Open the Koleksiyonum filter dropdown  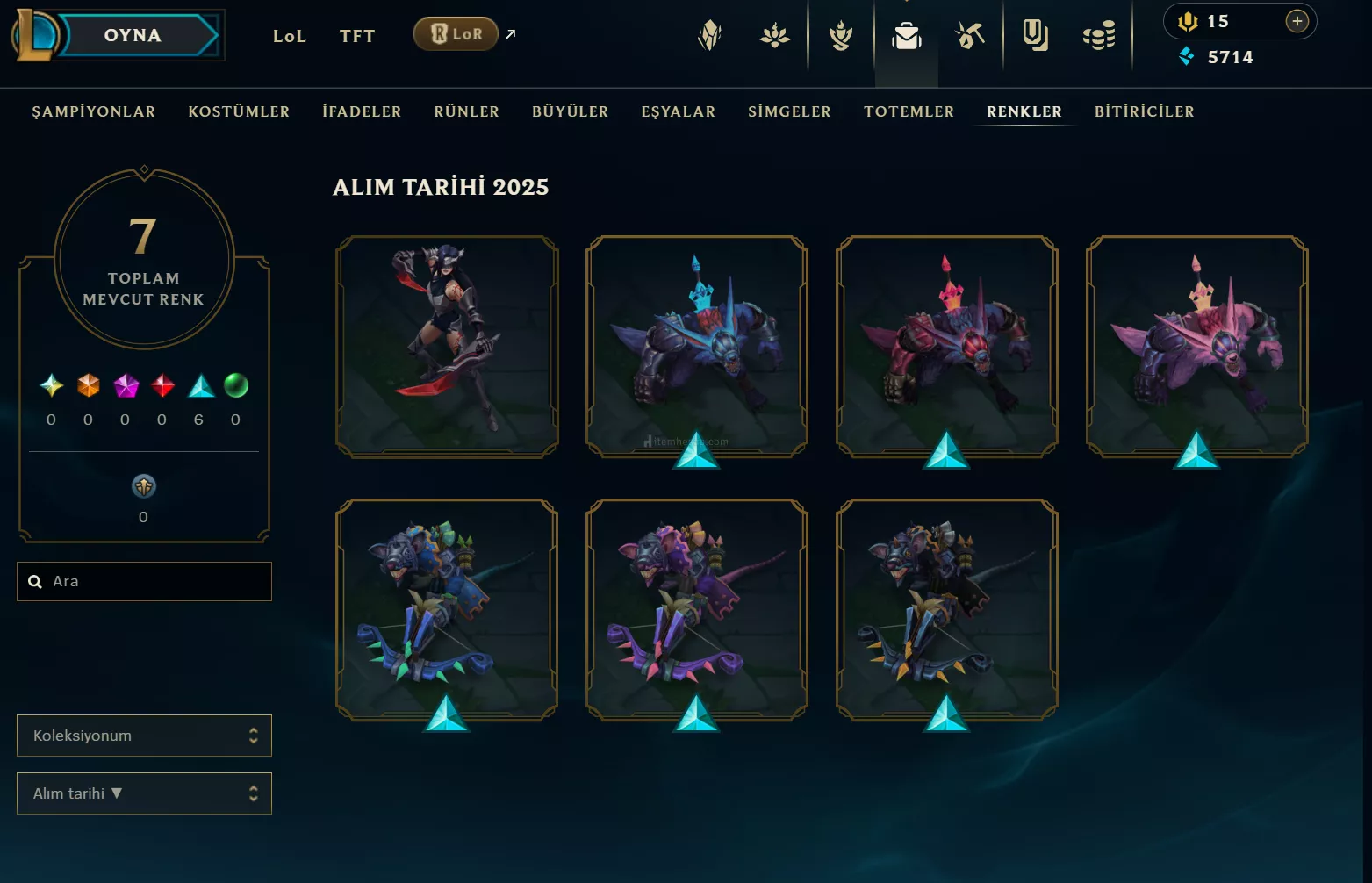point(144,736)
